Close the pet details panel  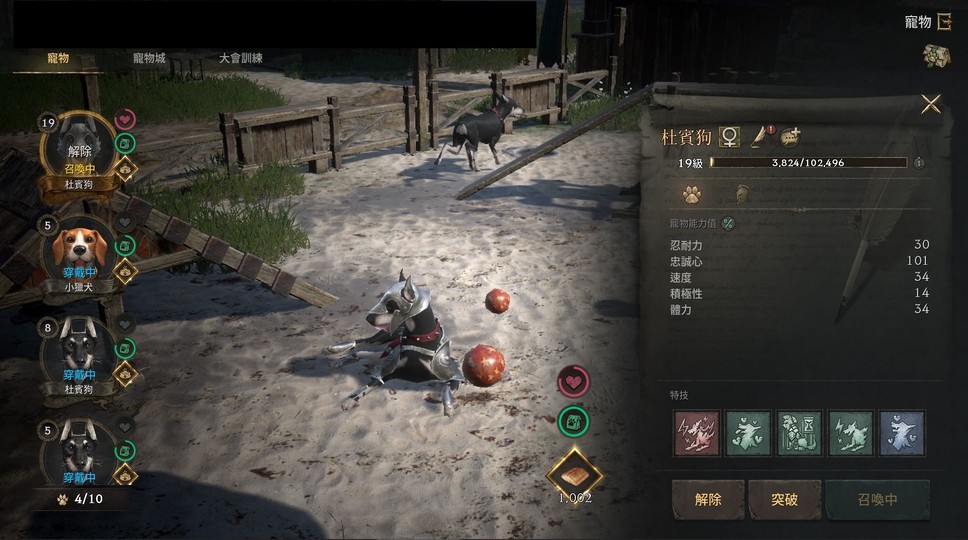[931, 104]
